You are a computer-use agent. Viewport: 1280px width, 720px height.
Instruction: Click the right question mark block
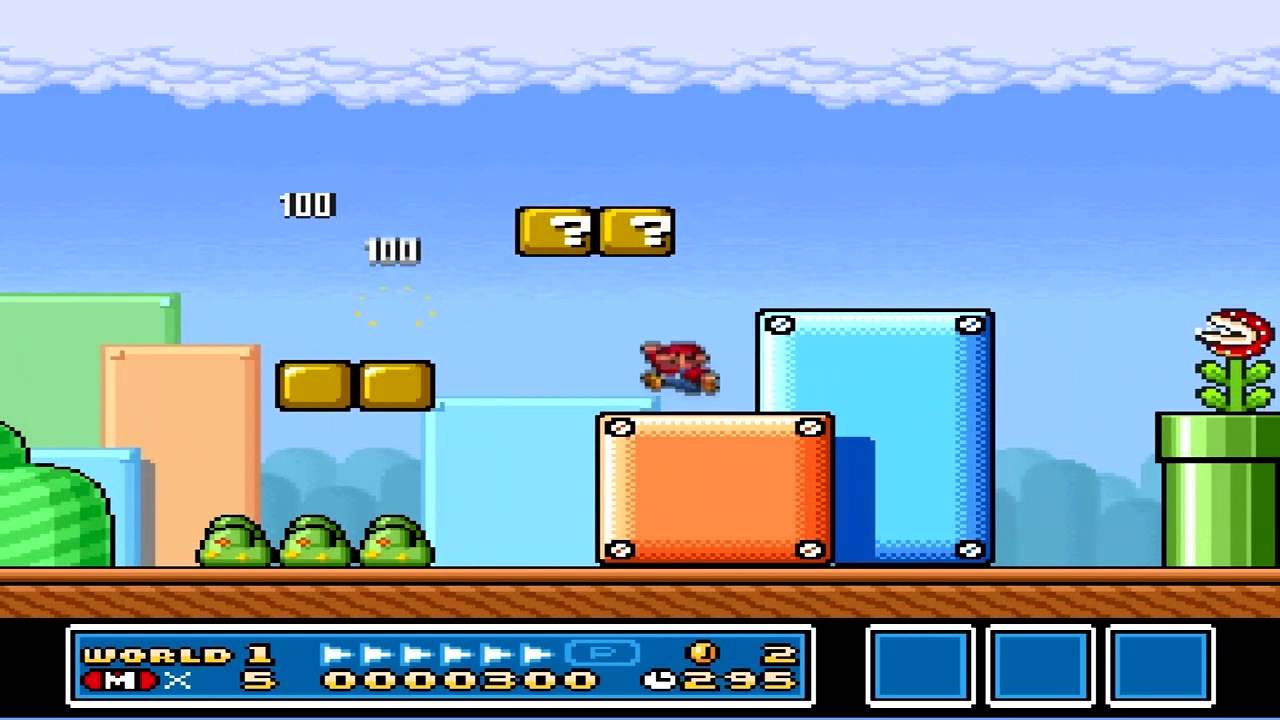pos(637,232)
